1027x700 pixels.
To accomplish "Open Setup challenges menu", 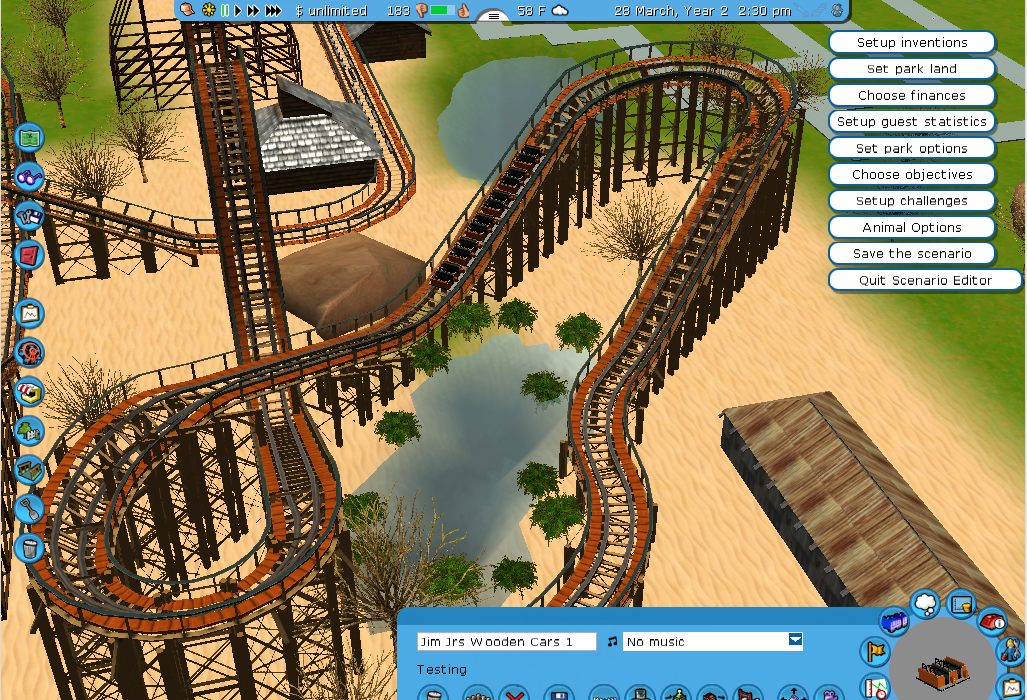I will [911, 201].
